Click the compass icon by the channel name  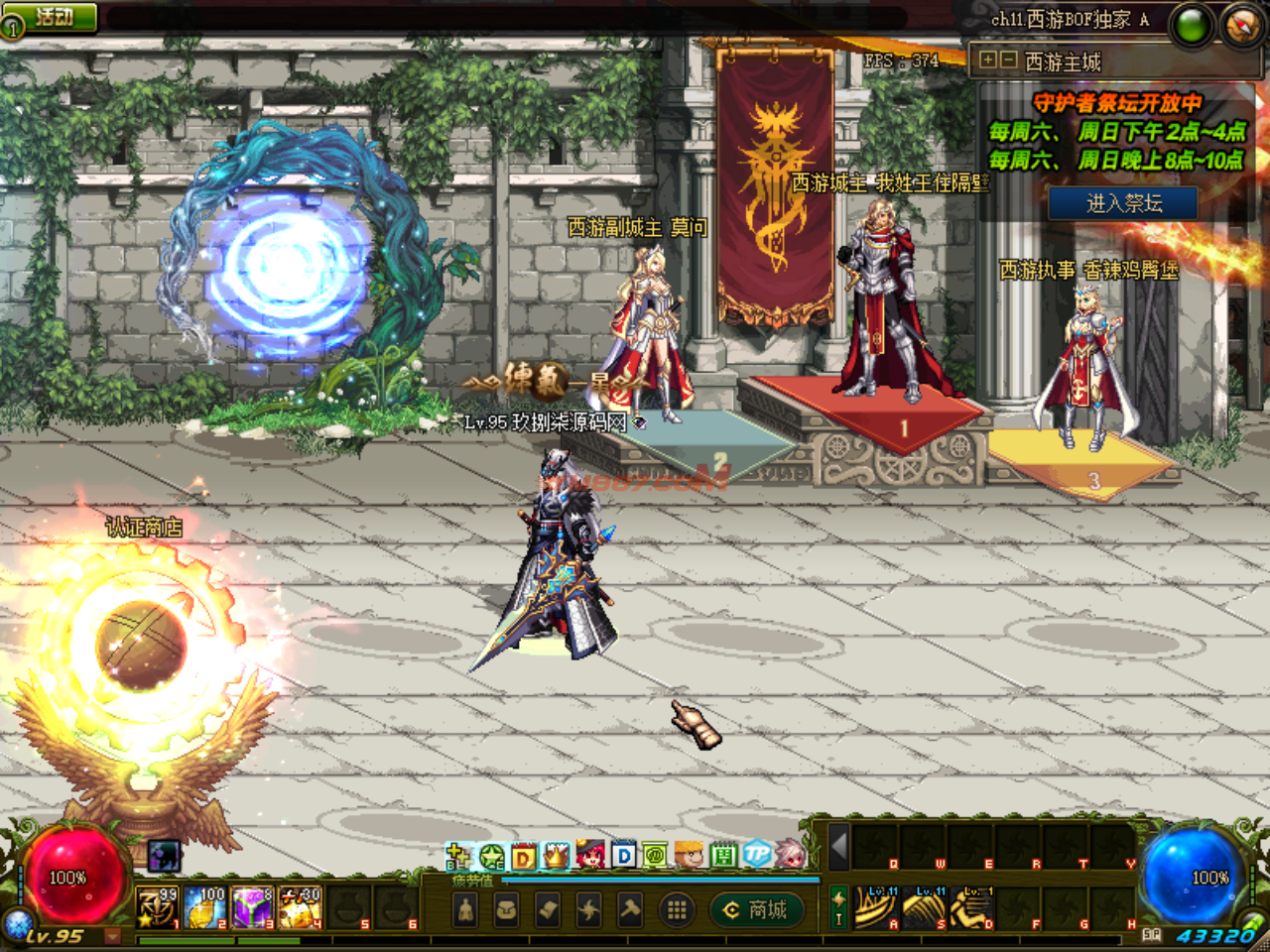(1242, 26)
